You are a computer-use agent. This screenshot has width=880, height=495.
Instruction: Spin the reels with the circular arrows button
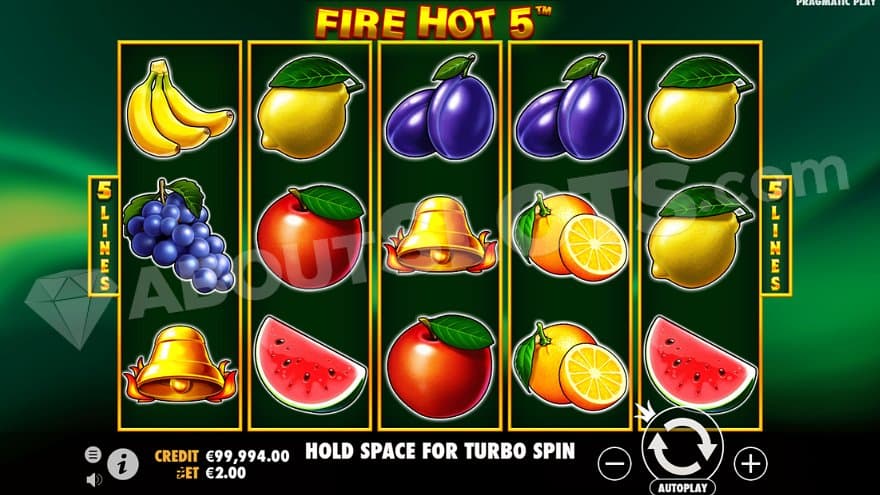[x=683, y=451]
